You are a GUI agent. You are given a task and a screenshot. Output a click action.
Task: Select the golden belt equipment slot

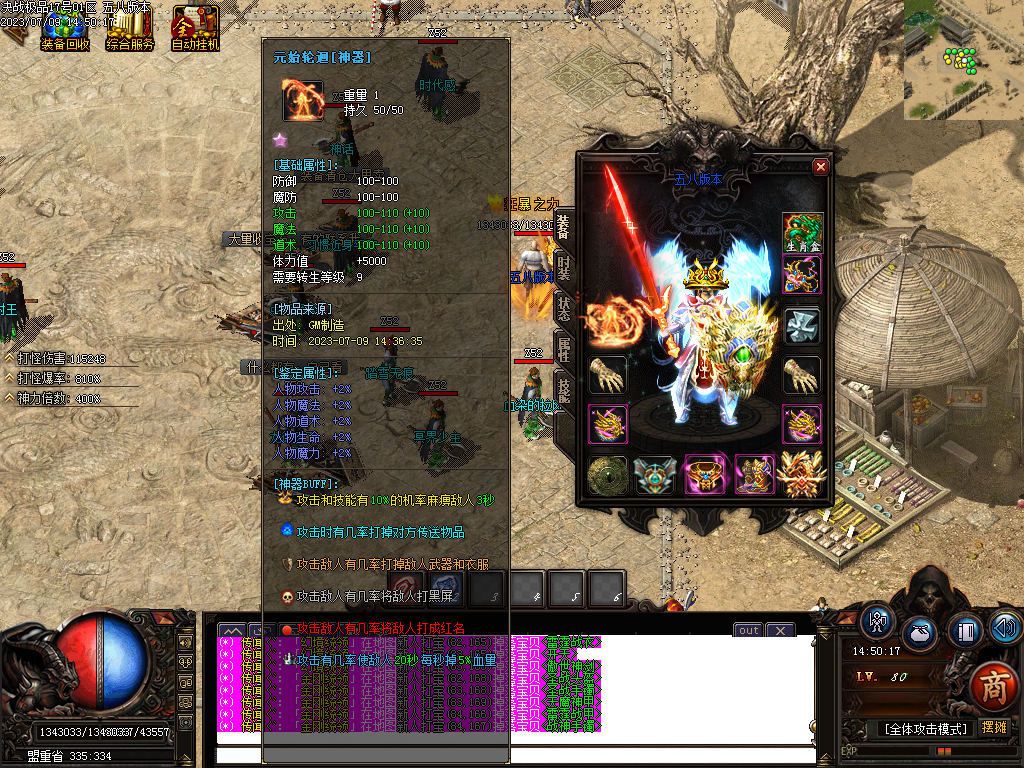pyautogui.click(x=705, y=475)
